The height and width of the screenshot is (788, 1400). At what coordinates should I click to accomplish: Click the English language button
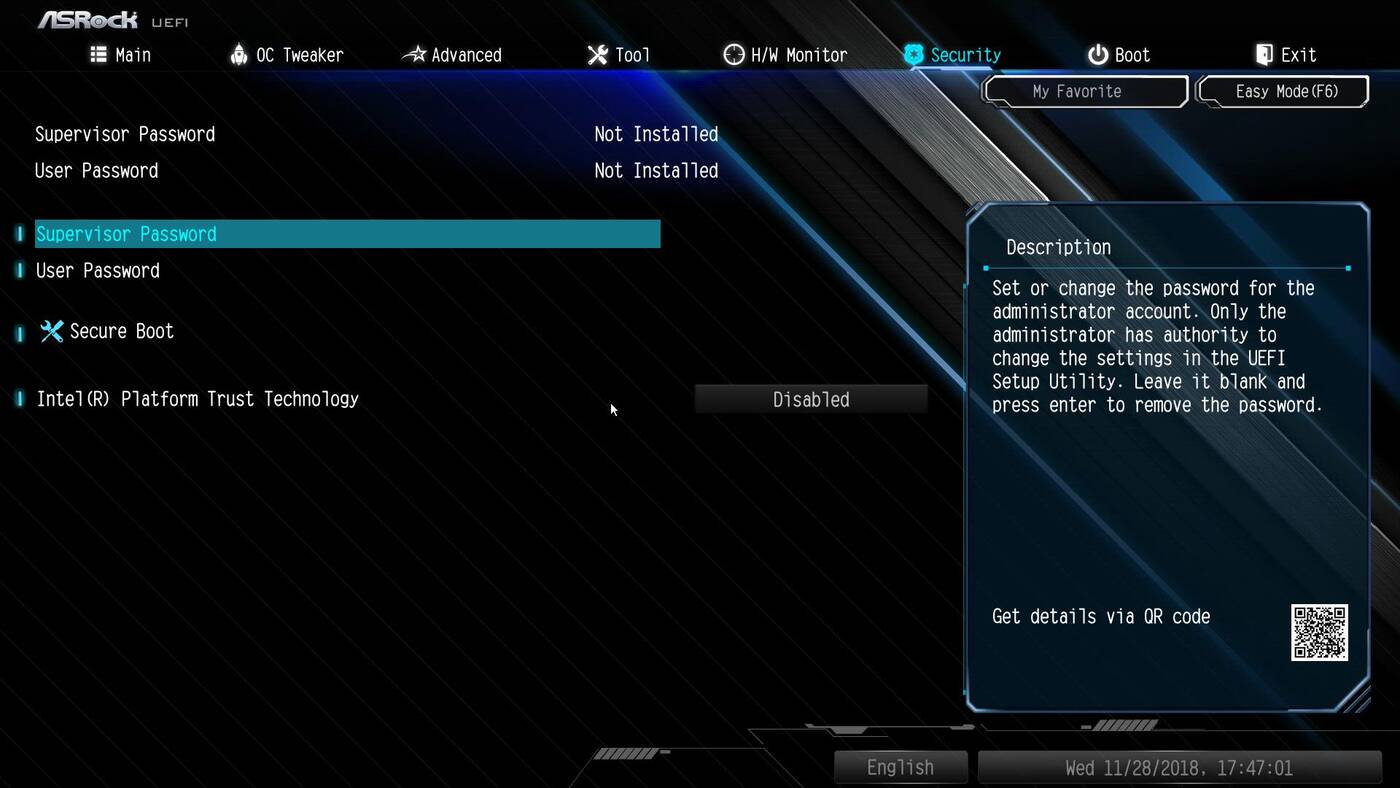[900, 768]
